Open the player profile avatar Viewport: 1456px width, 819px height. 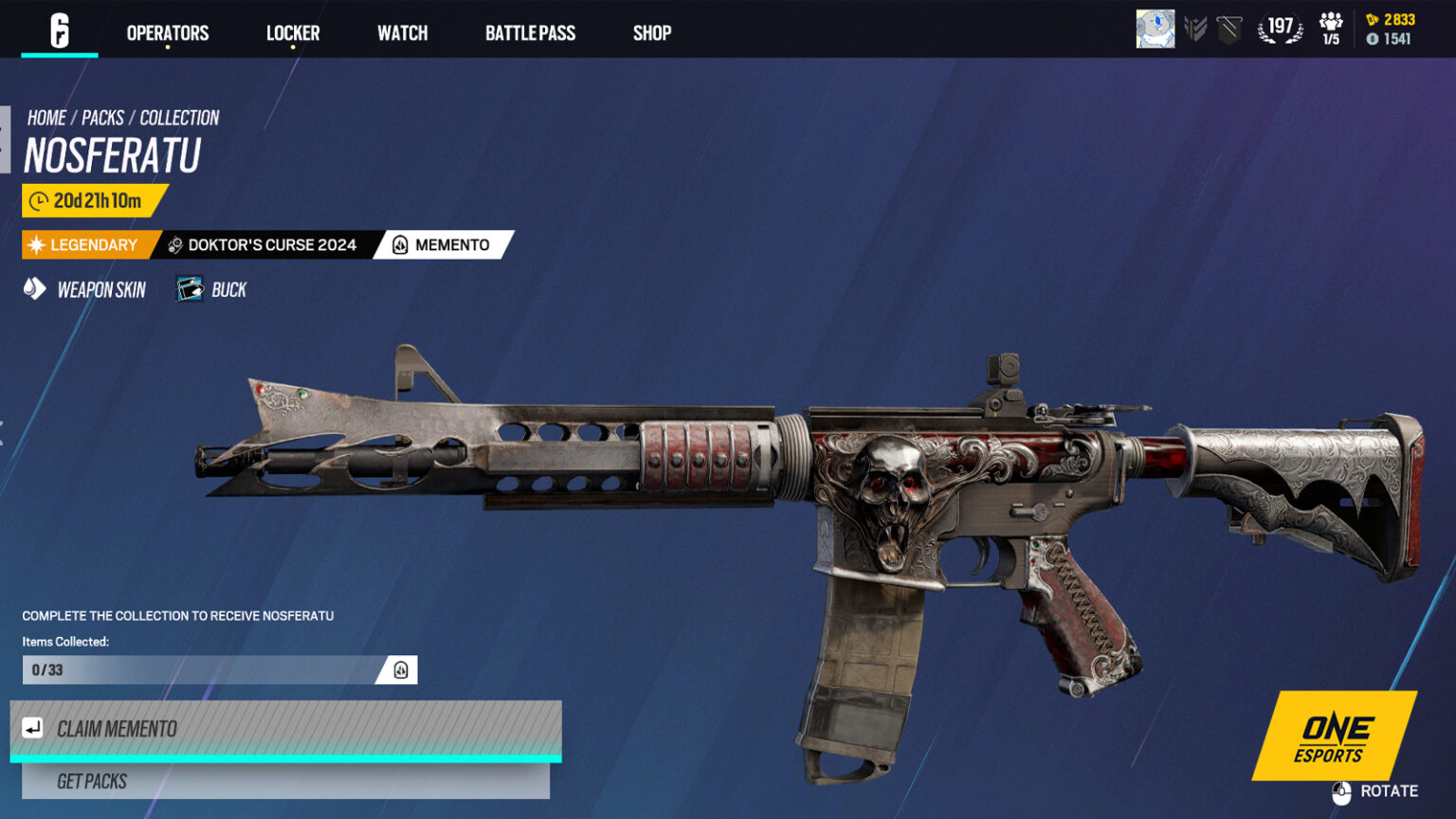click(1155, 29)
